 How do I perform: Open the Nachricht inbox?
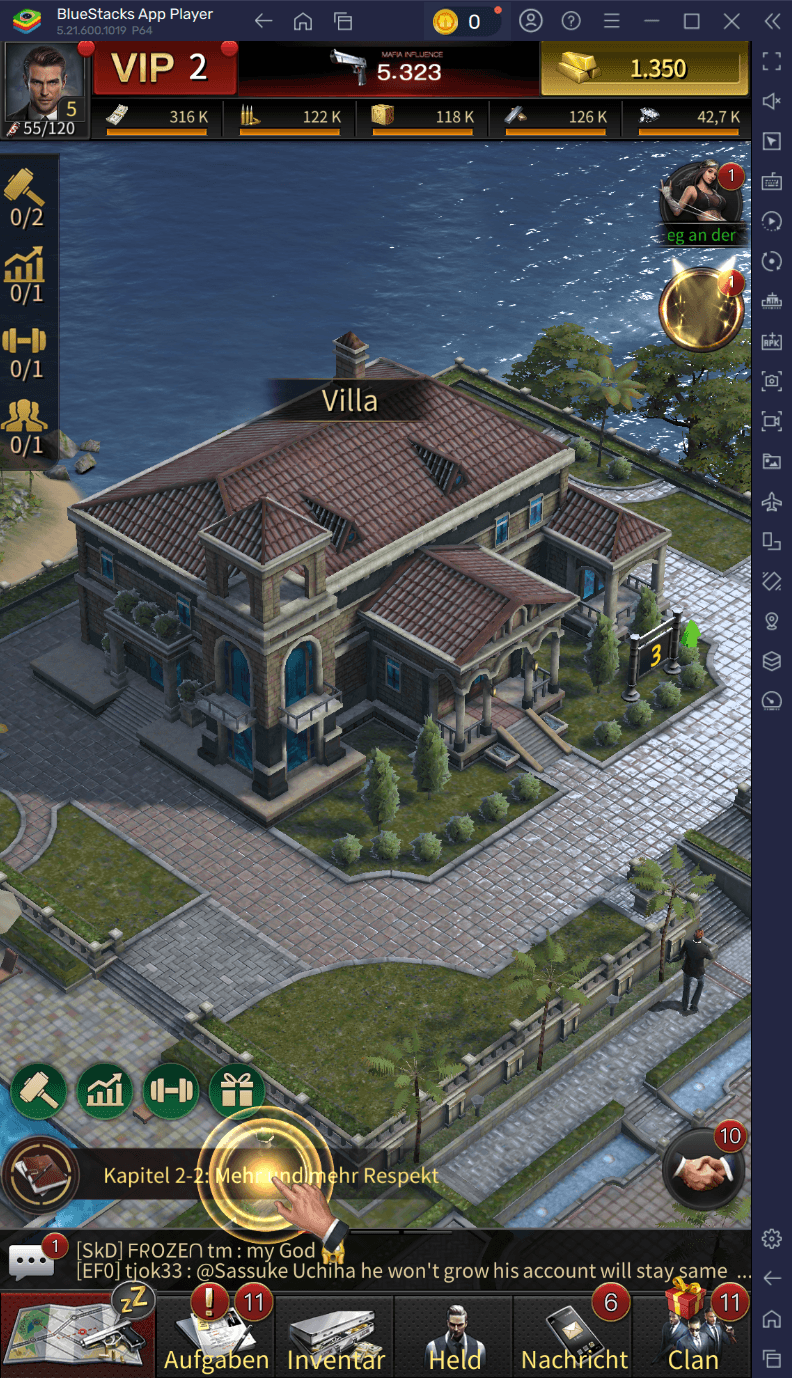(575, 1335)
